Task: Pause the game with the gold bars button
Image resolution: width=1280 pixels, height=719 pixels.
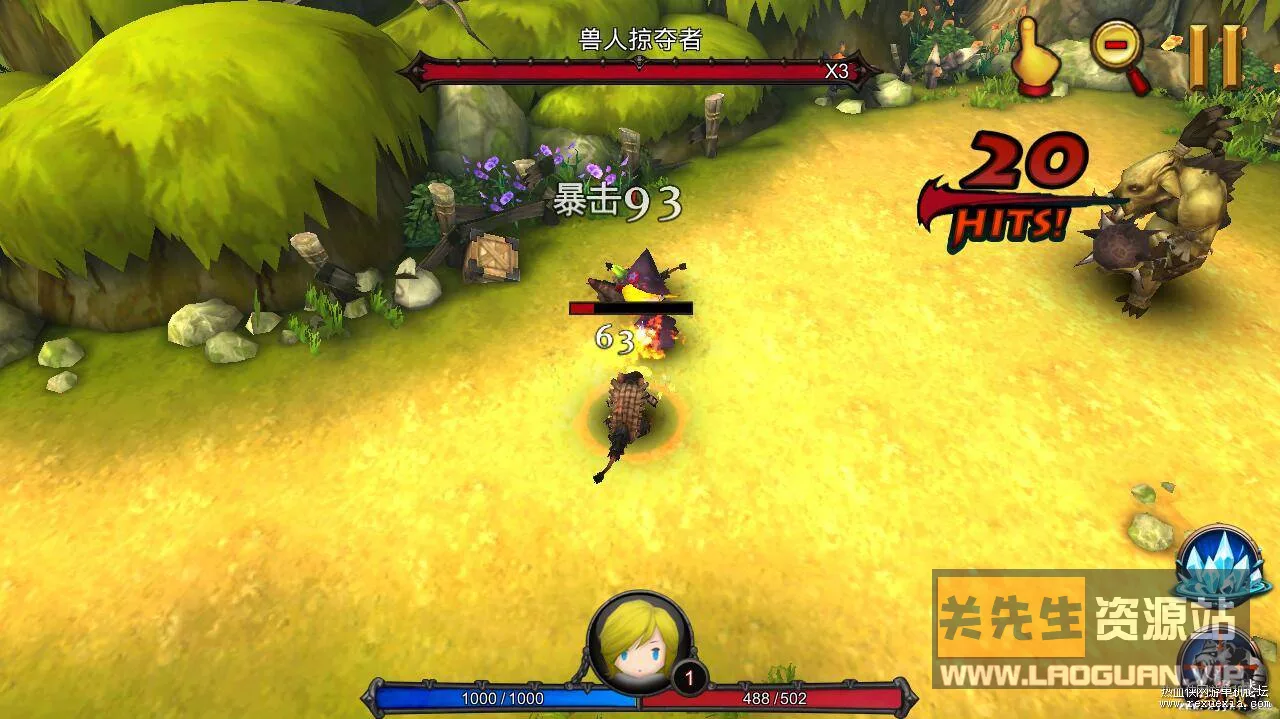Action: pos(1215,55)
